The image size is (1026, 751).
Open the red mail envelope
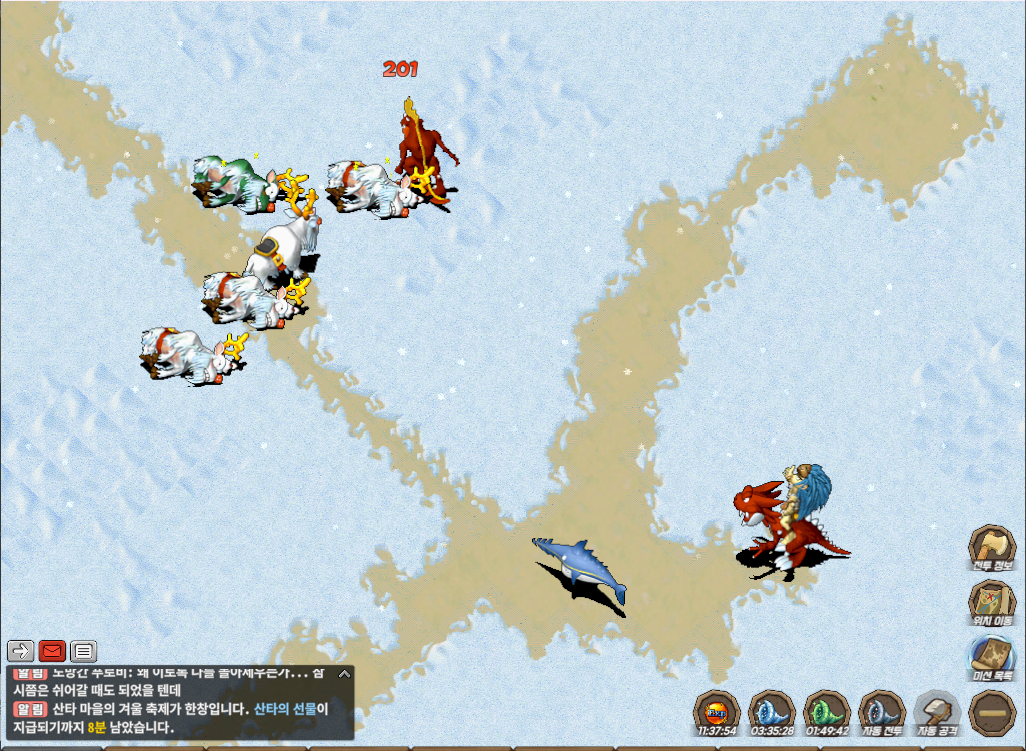pos(53,652)
